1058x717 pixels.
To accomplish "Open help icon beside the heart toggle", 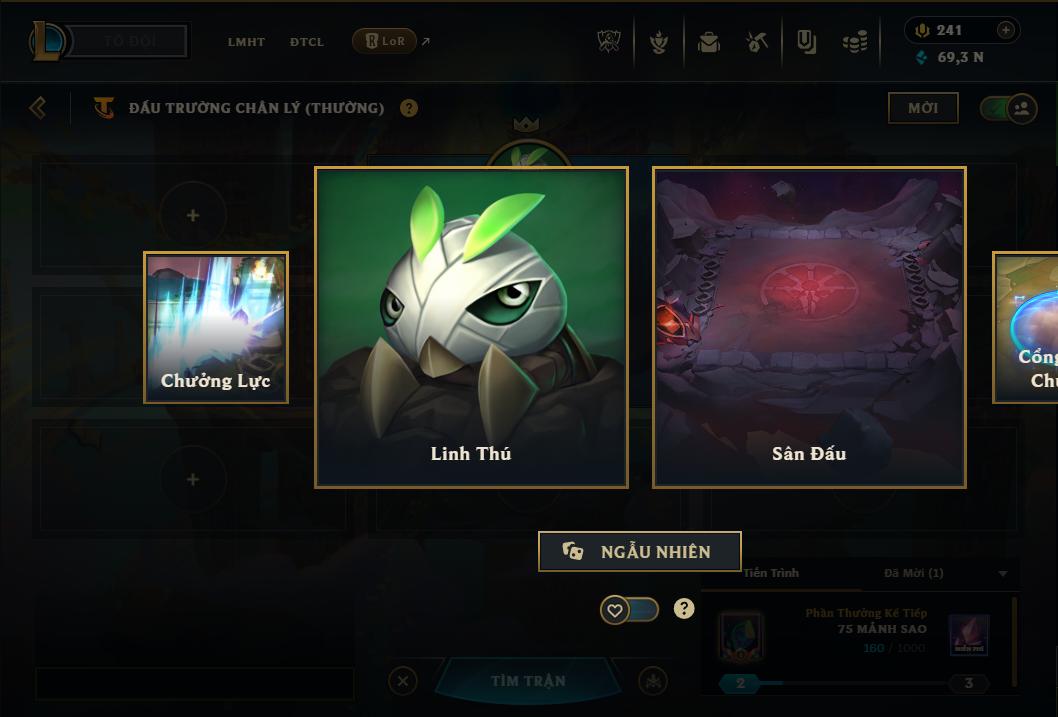I will tap(684, 608).
